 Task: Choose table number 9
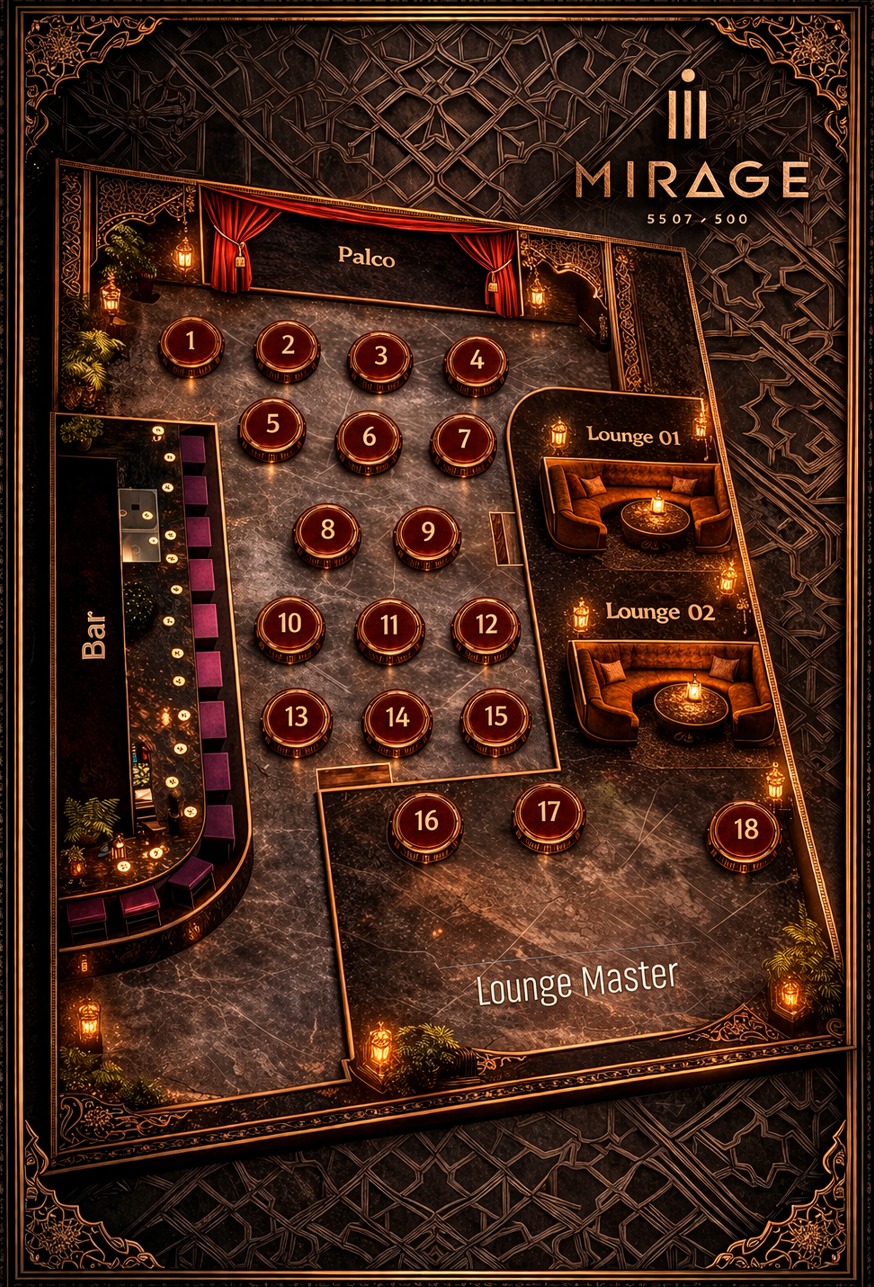click(427, 534)
